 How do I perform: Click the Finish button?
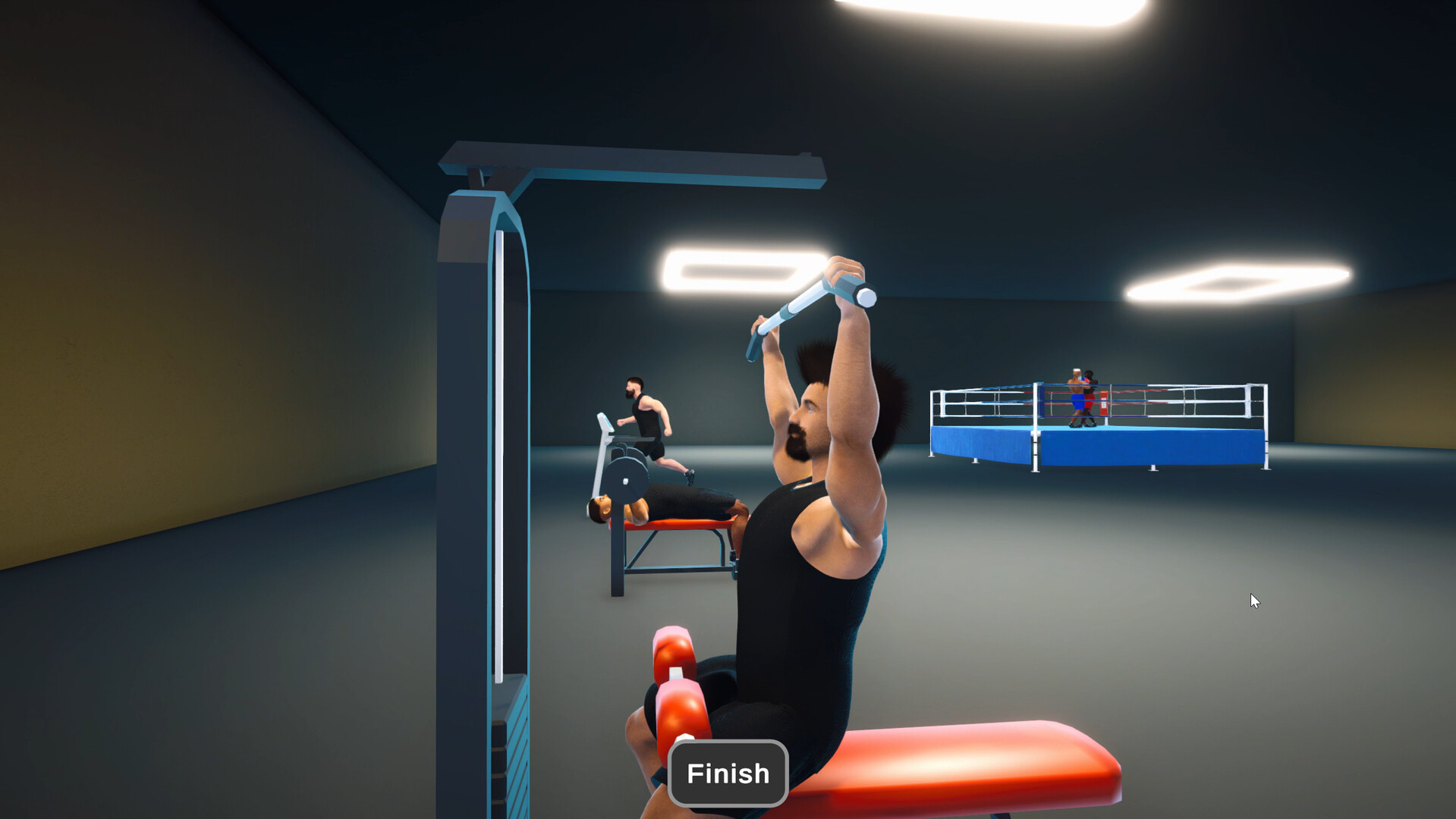pyautogui.click(x=727, y=773)
